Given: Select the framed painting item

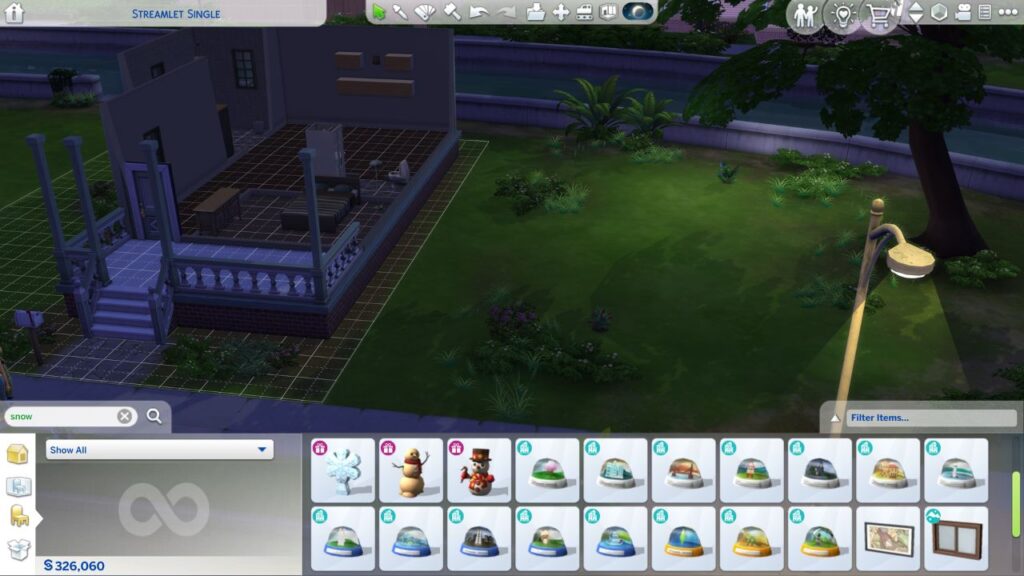Looking at the screenshot, I should coord(887,538).
